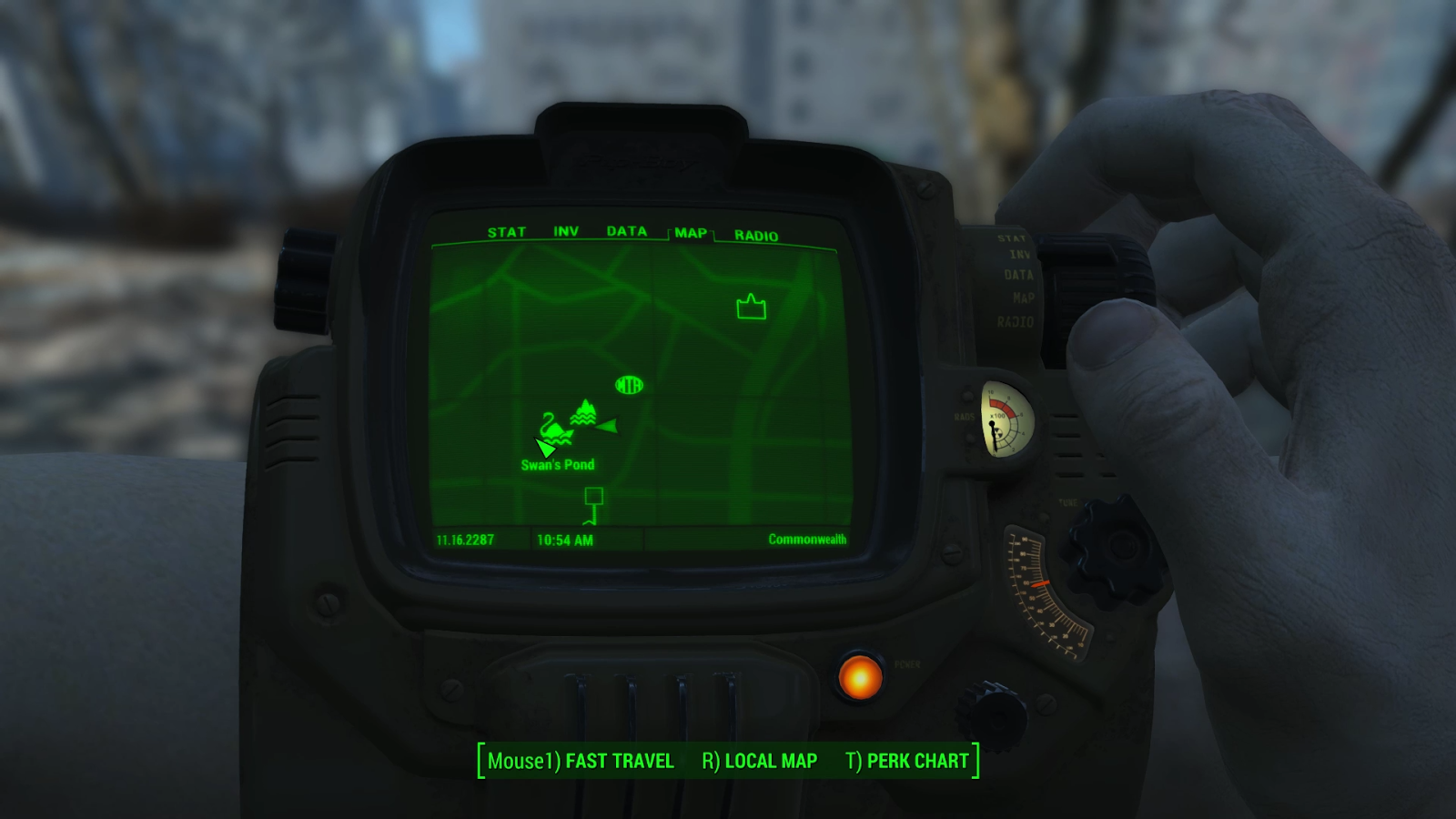The width and height of the screenshot is (1456, 819).
Task: Click the Commonwealth label in the status bar
Action: pos(806,539)
